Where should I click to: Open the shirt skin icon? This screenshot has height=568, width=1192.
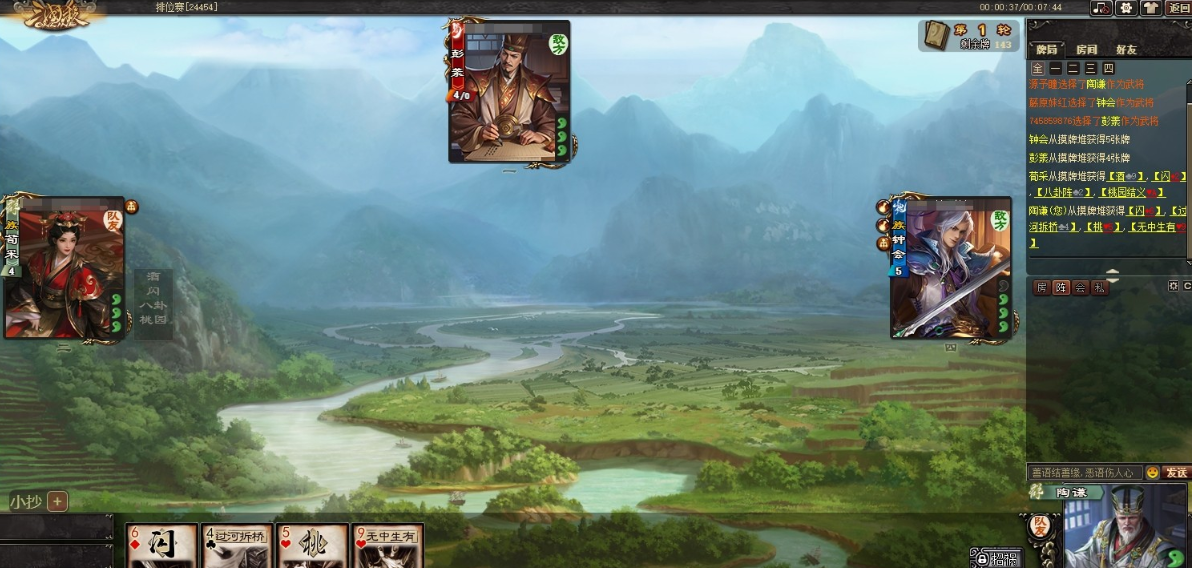click(x=1151, y=8)
